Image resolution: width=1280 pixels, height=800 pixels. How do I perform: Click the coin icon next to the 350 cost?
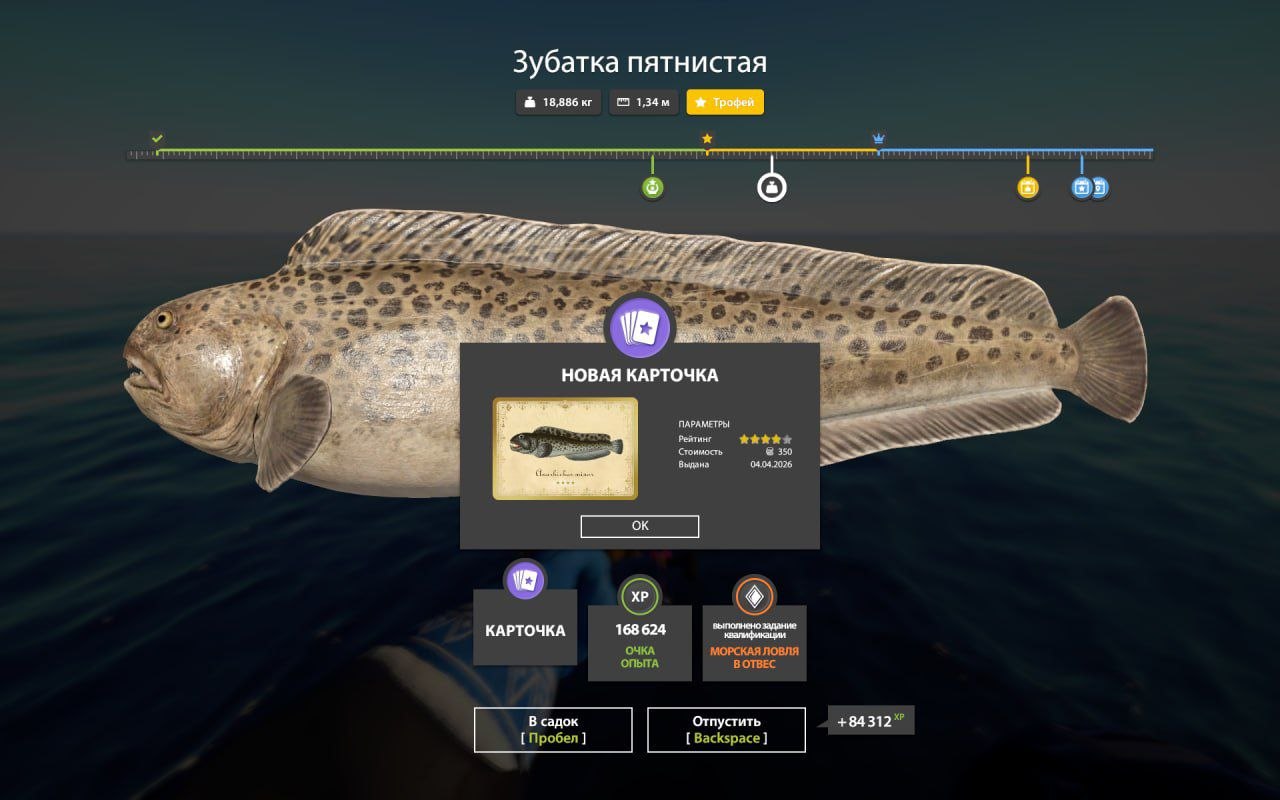[x=768, y=451]
